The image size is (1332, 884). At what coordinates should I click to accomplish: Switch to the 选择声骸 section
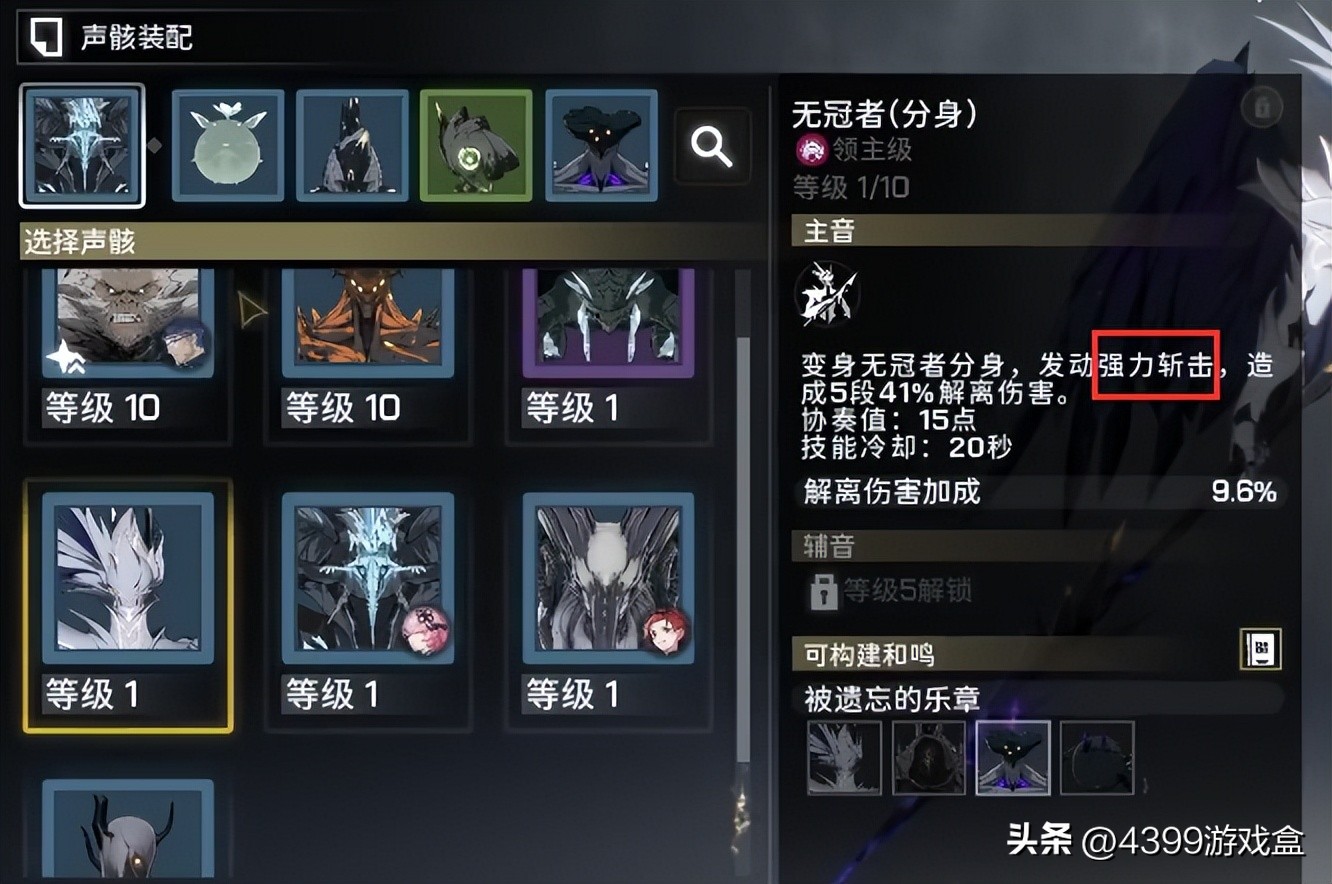tap(78, 242)
